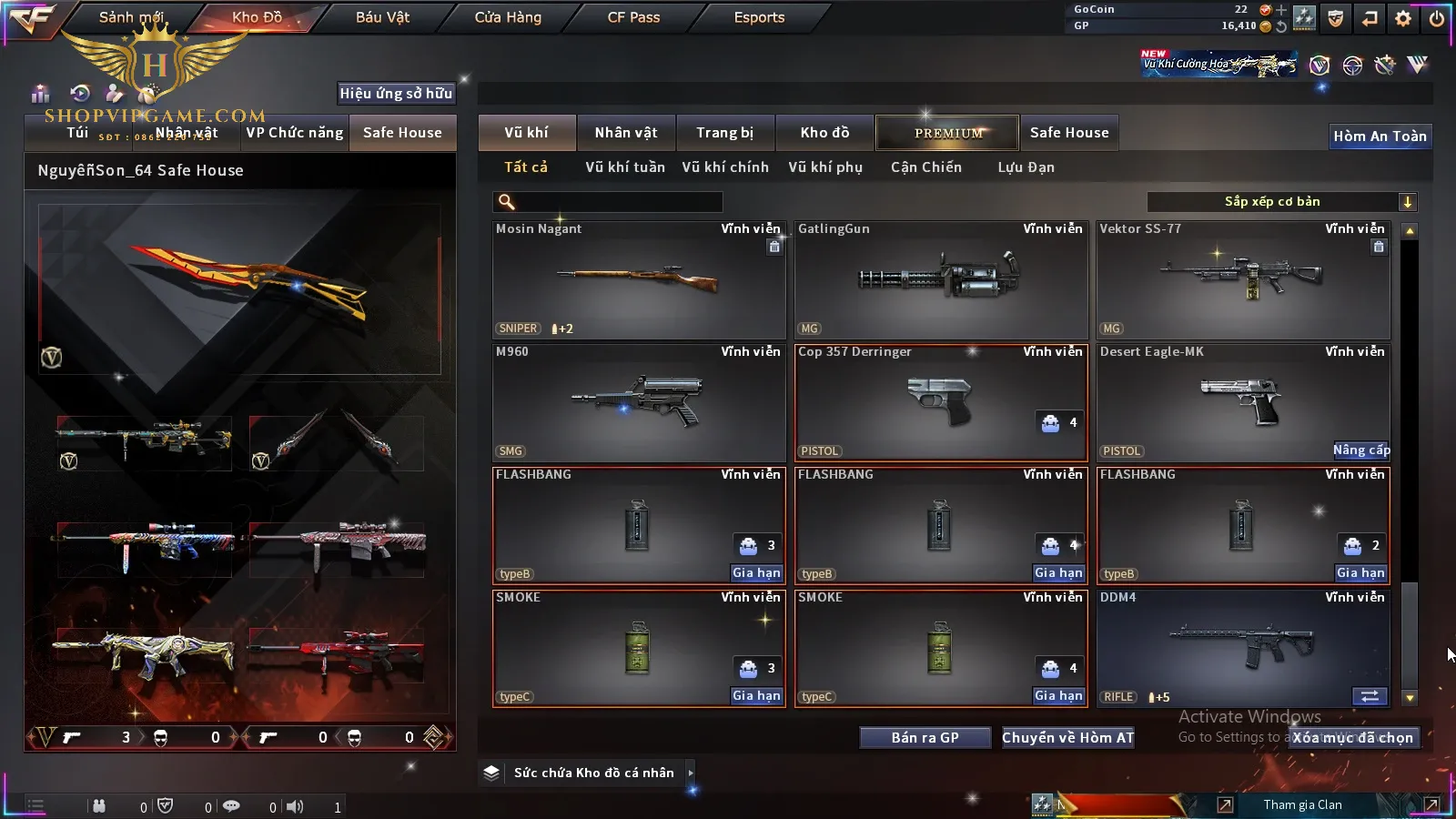The image size is (1456, 819).
Task: Switch to the Esports section
Action: [x=759, y=17]
